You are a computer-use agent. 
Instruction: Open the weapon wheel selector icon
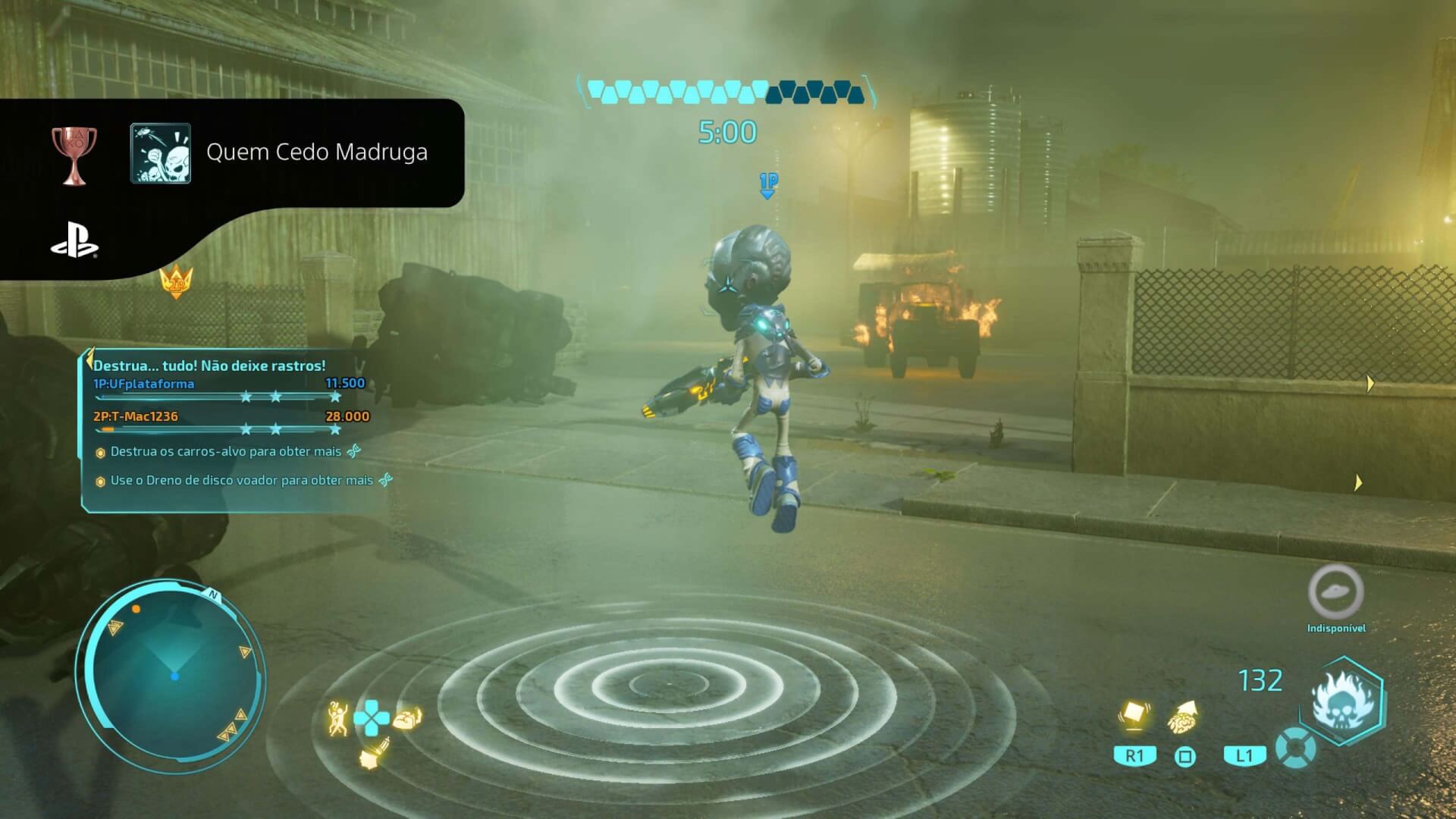tap(1295, 749)
